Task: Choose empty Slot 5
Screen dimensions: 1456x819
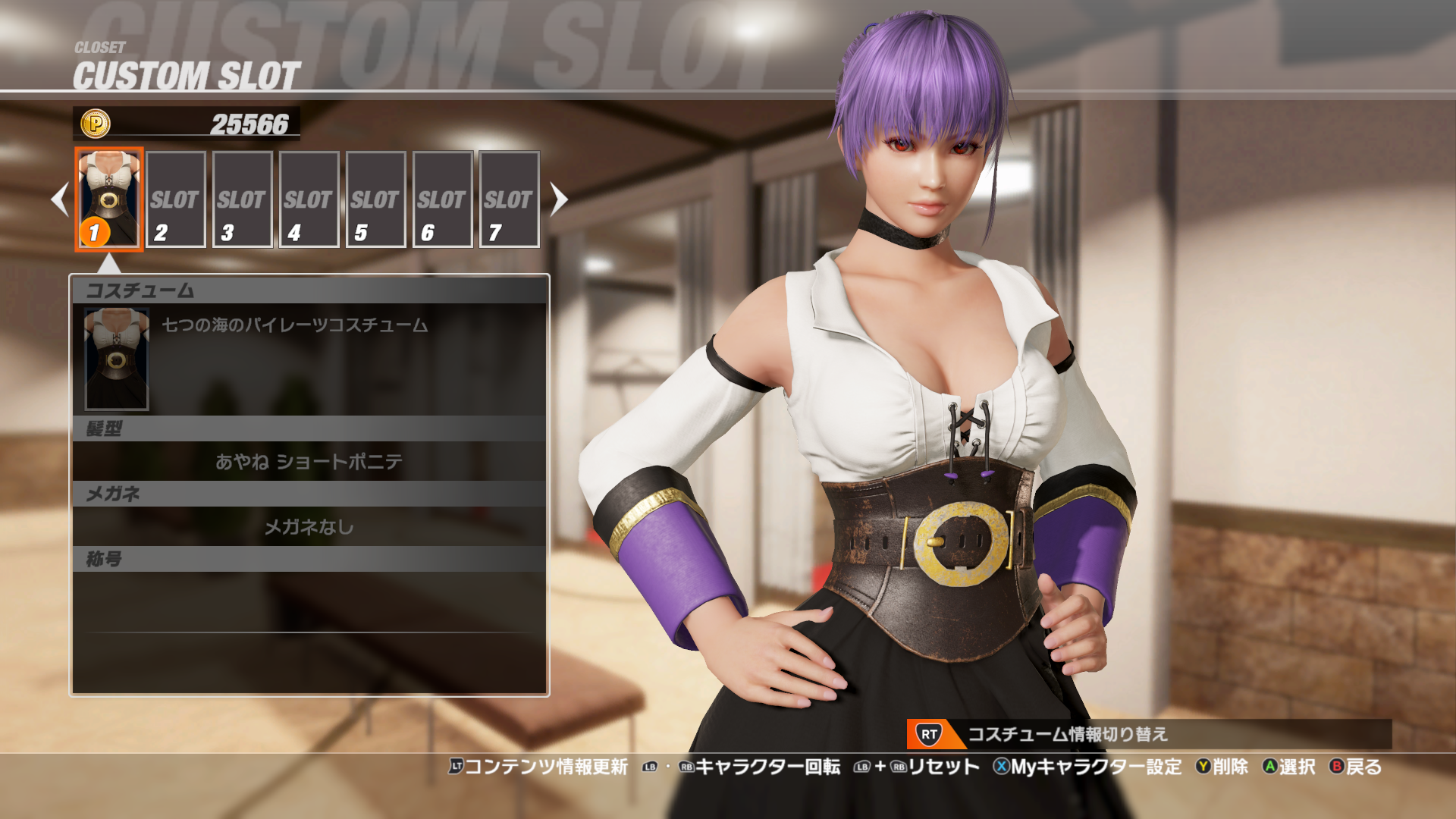Action: pyautogui.click(x=376, y=199)
